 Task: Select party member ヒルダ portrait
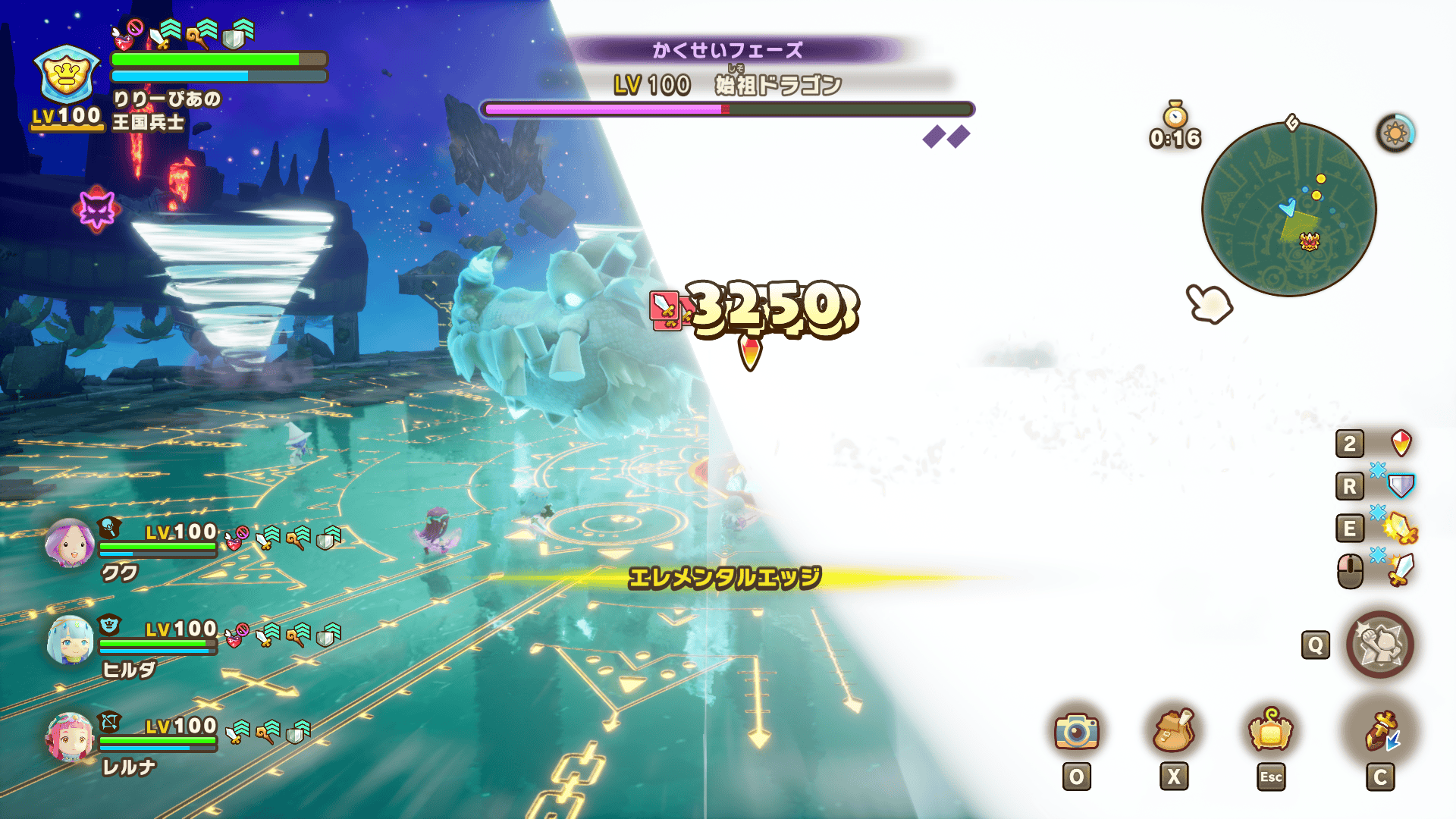tap(71, 641)
